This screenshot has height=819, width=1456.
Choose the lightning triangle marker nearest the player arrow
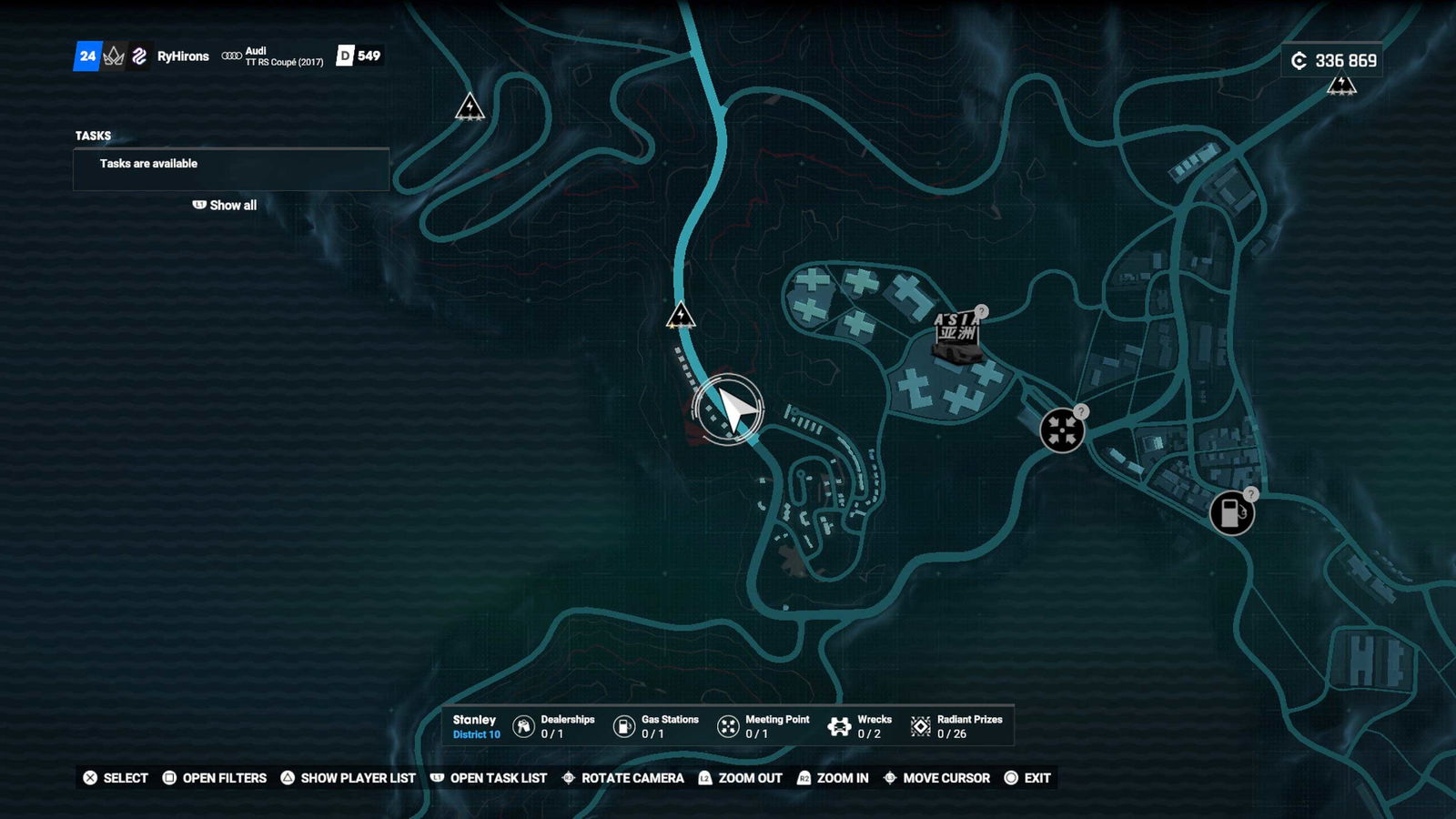pyautogui.click(x=681, y=316)
